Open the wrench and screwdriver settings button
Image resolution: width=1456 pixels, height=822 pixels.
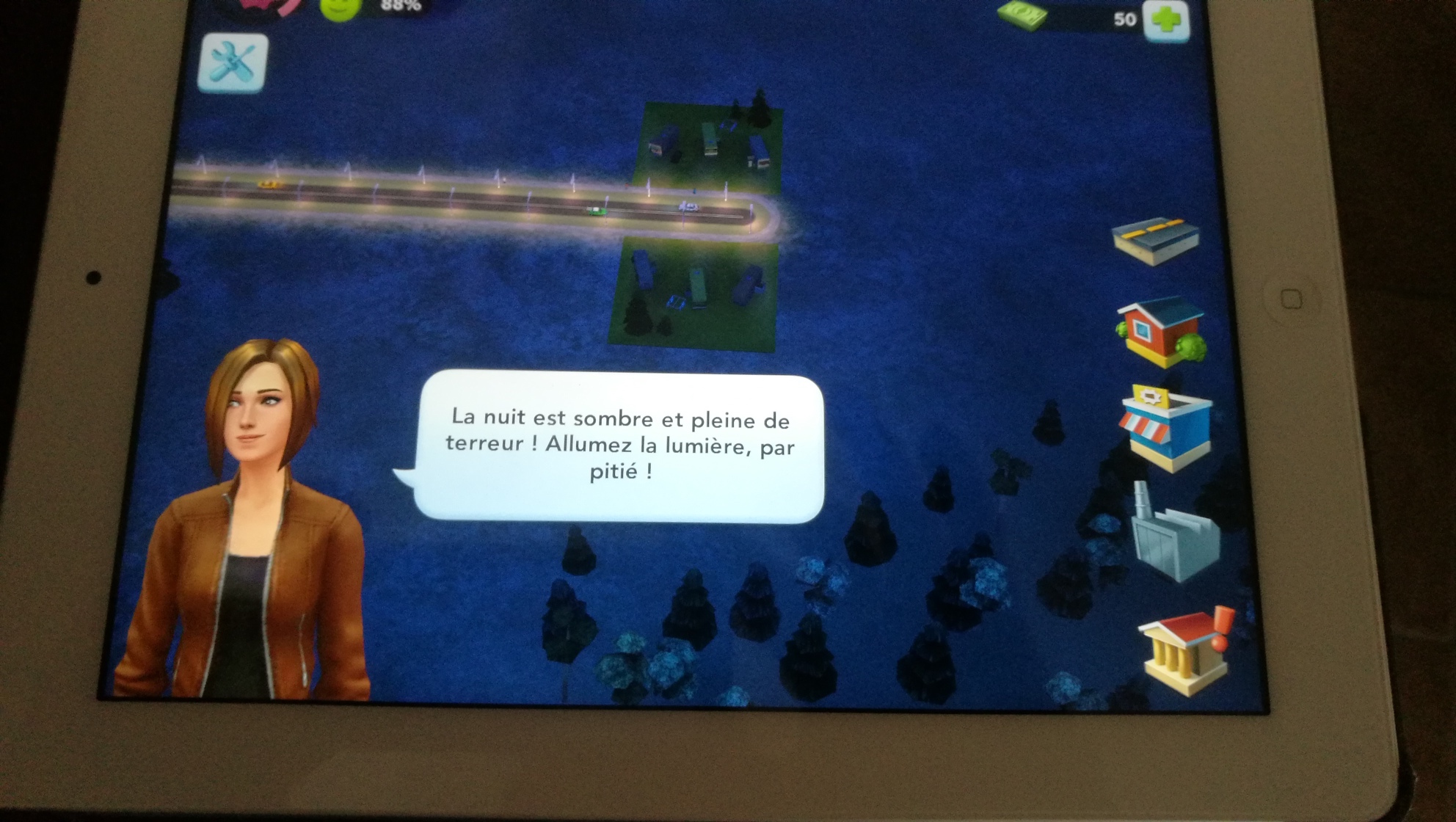tap(233, 62)
